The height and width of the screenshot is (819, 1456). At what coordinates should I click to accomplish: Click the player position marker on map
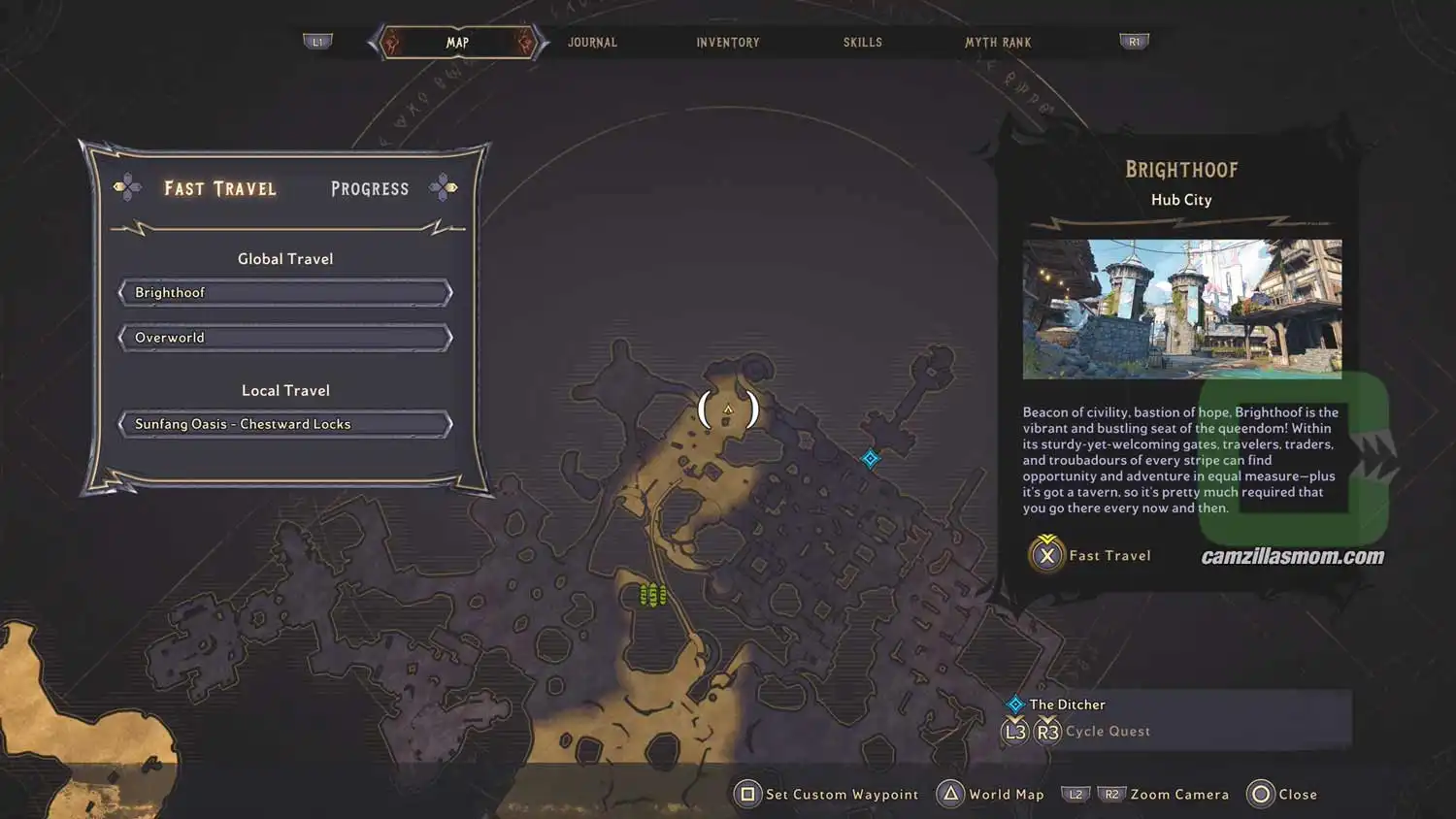click(728, 410)
